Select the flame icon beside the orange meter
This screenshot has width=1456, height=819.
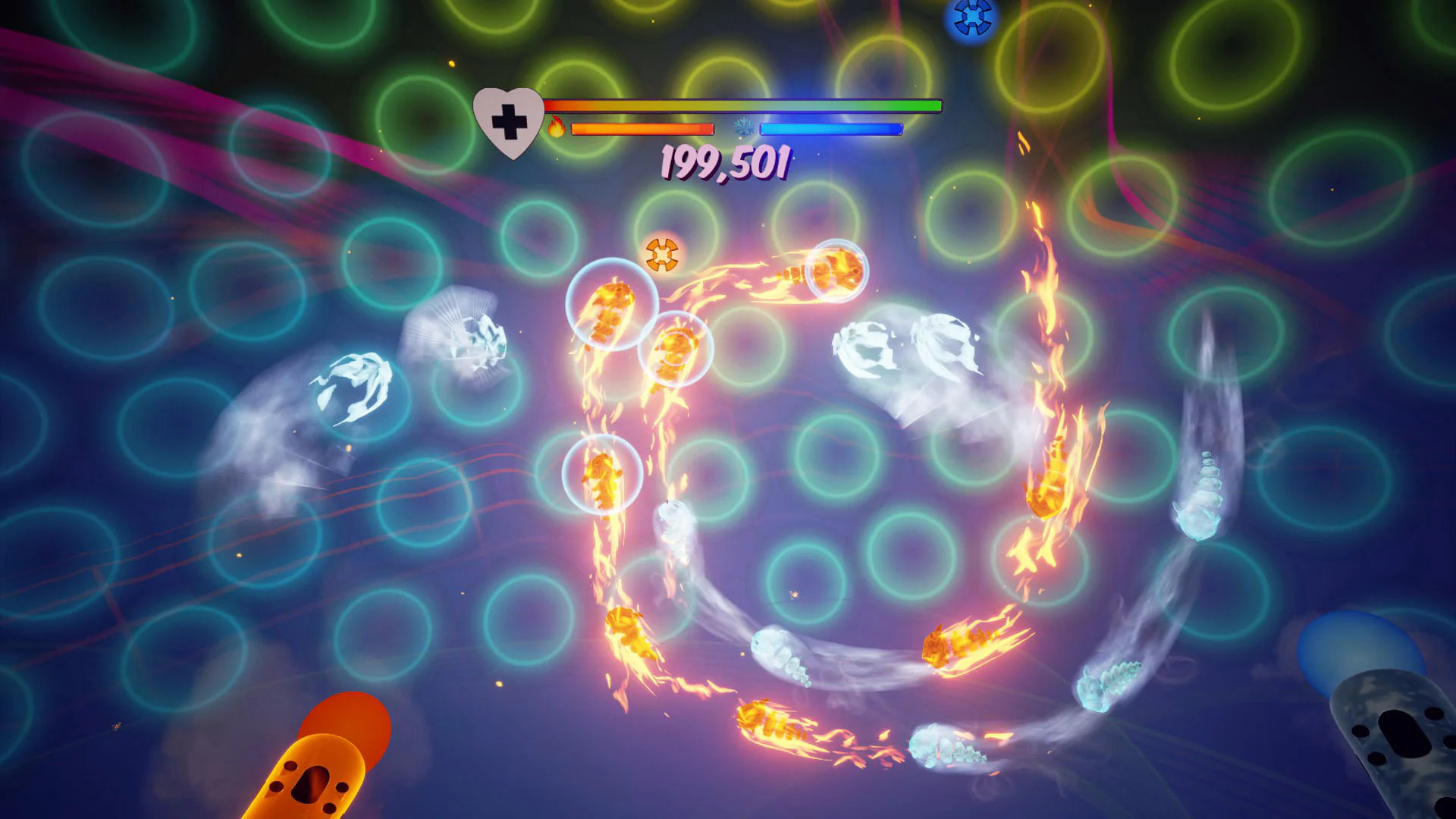558,128
